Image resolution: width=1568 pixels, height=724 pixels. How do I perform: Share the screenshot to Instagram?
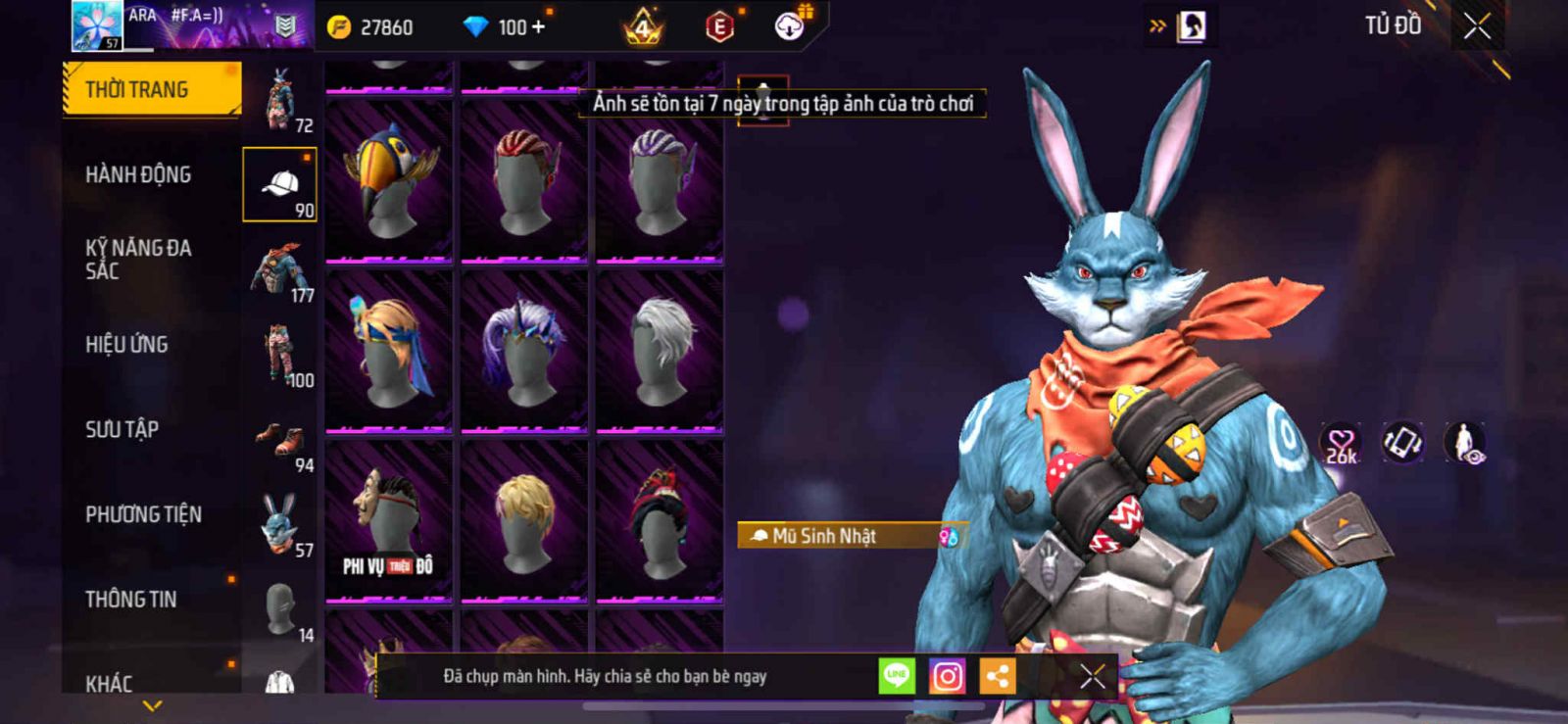click(947, 676)
